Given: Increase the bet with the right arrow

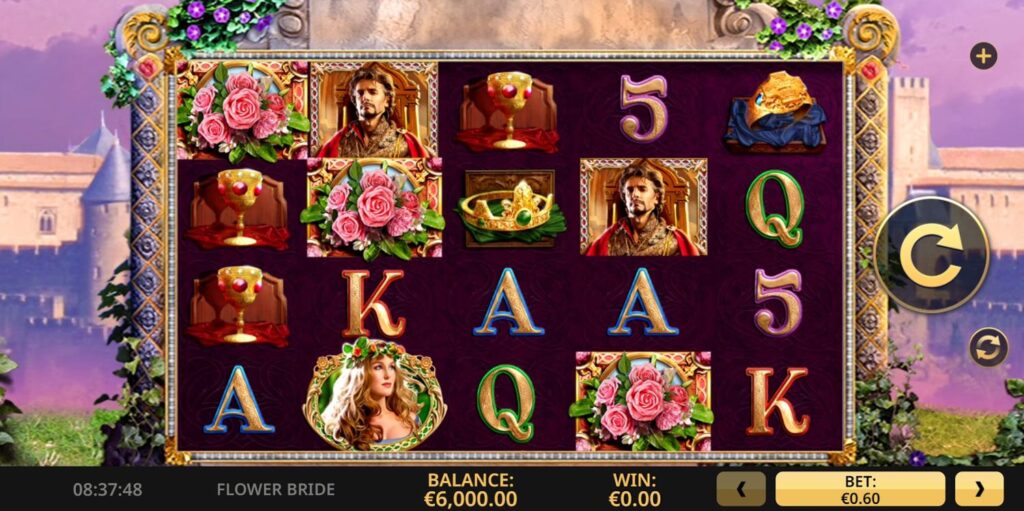Looking at the screenshot, I should click(x=978, y=489).
